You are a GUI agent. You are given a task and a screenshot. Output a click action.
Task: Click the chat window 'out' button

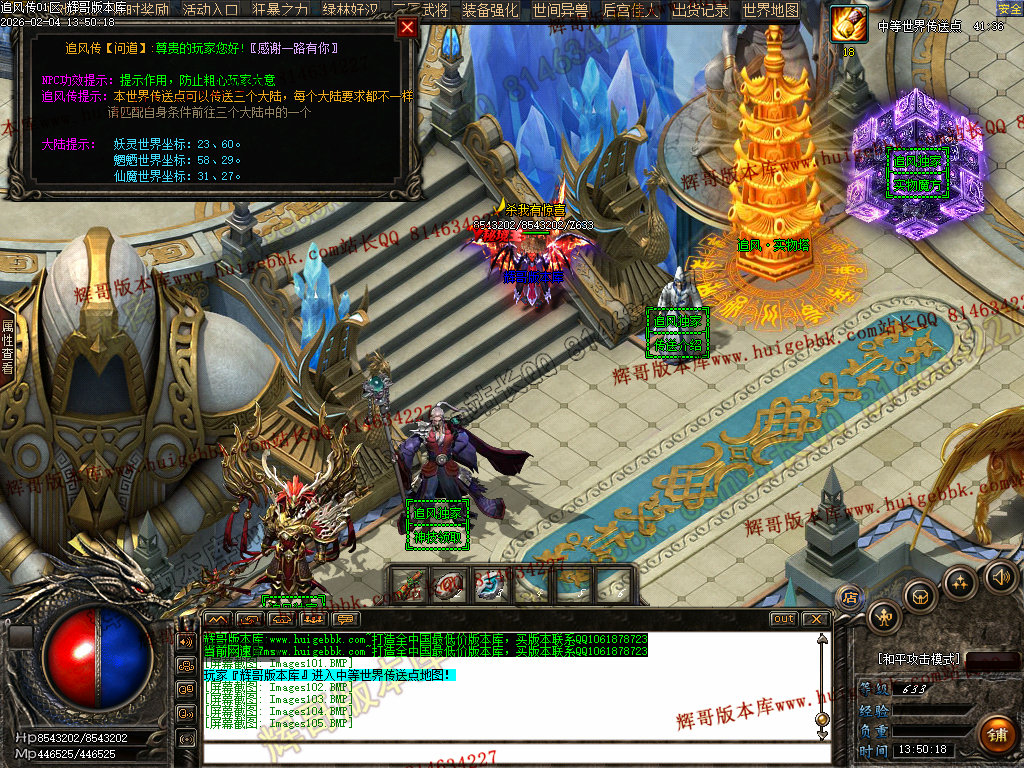coord(784,619)
